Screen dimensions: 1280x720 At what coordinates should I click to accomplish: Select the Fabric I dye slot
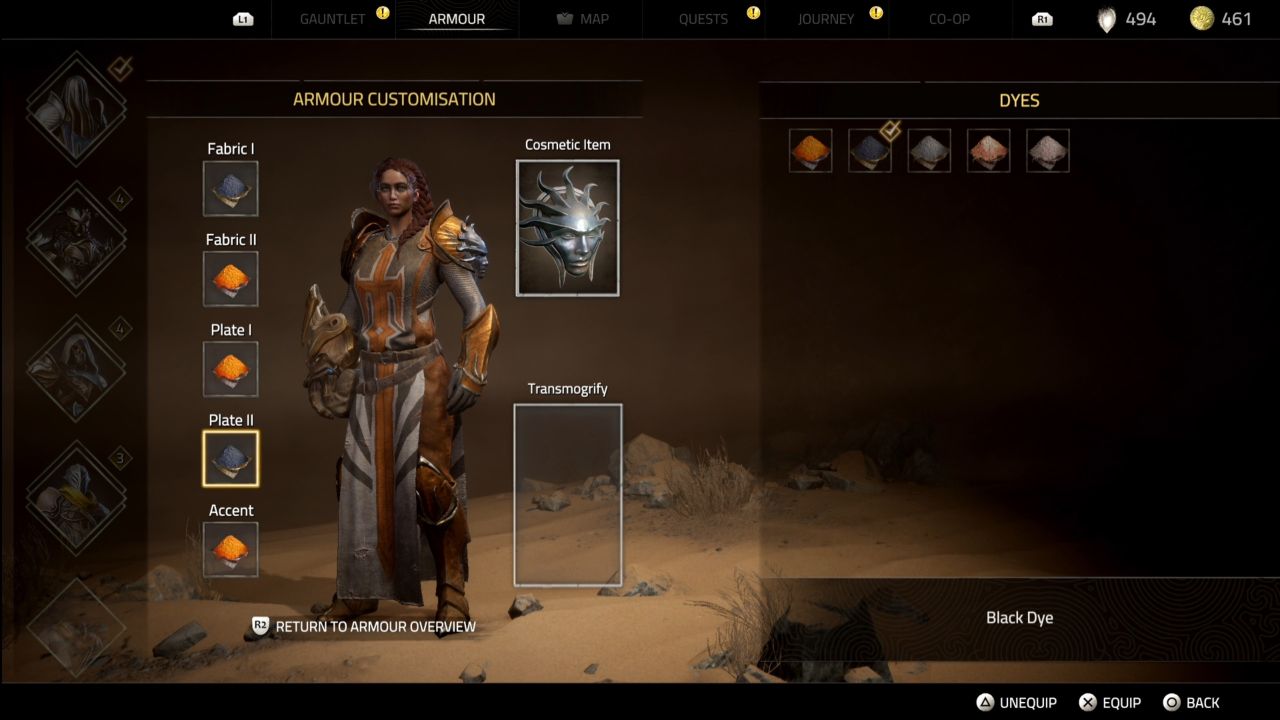tap(230, 188)
